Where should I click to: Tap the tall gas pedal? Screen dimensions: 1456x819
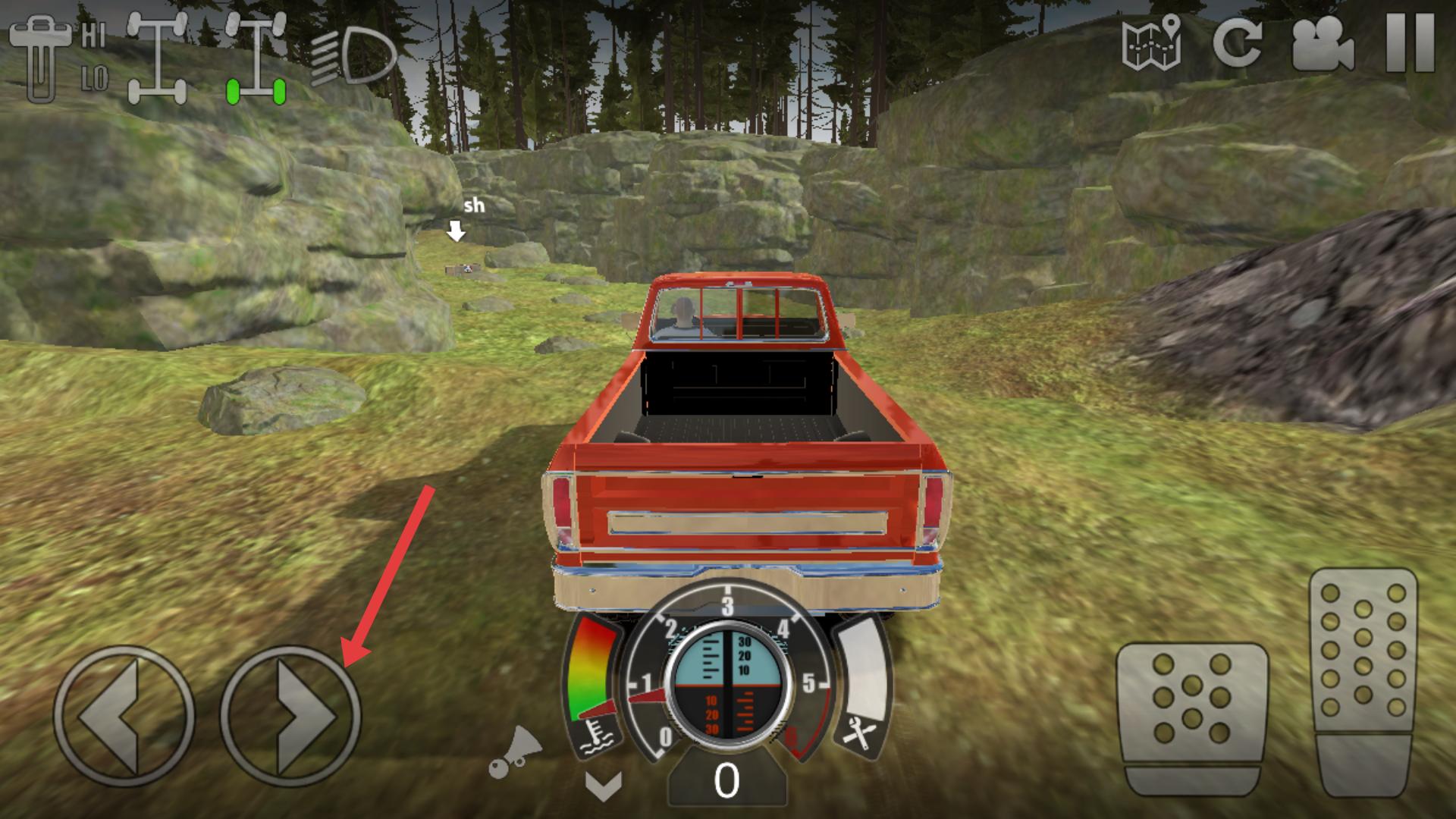coord(1363,679)
